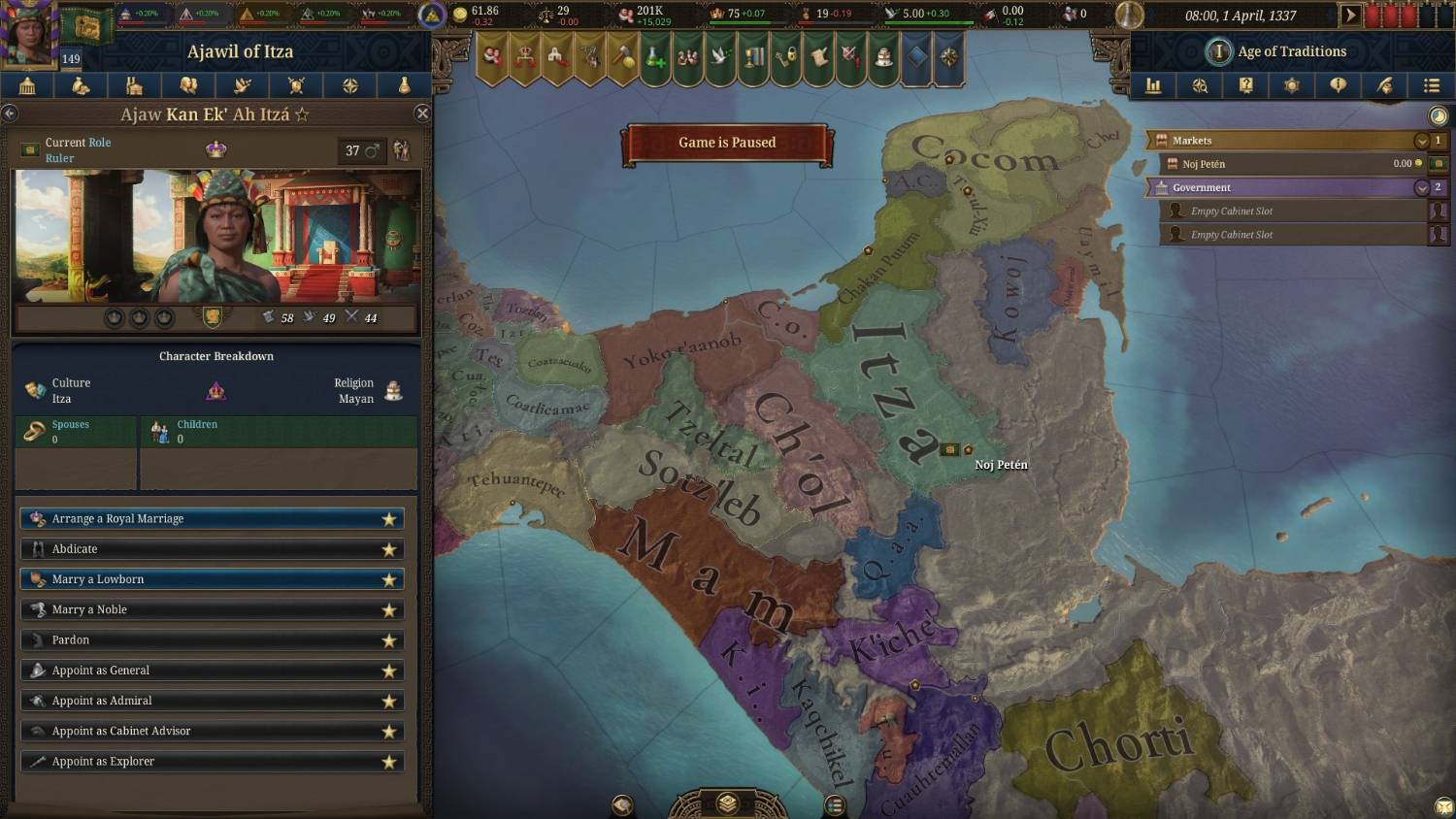Screen dimensions: 1456x819
Task: Appoint as Cabinet Advisor
Action: click(212, 731)
